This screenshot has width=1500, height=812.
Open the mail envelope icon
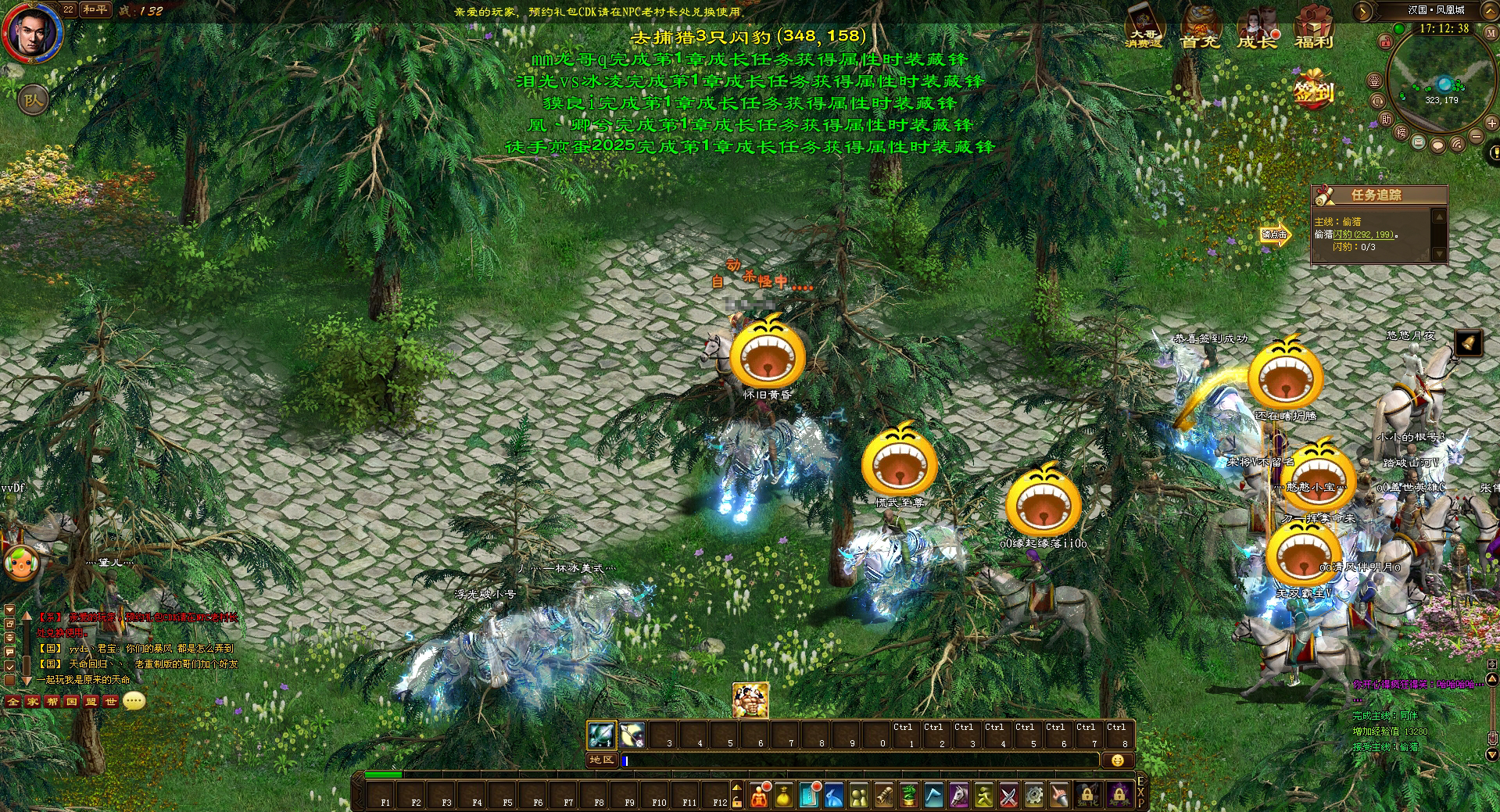[x=1419, y=143]
